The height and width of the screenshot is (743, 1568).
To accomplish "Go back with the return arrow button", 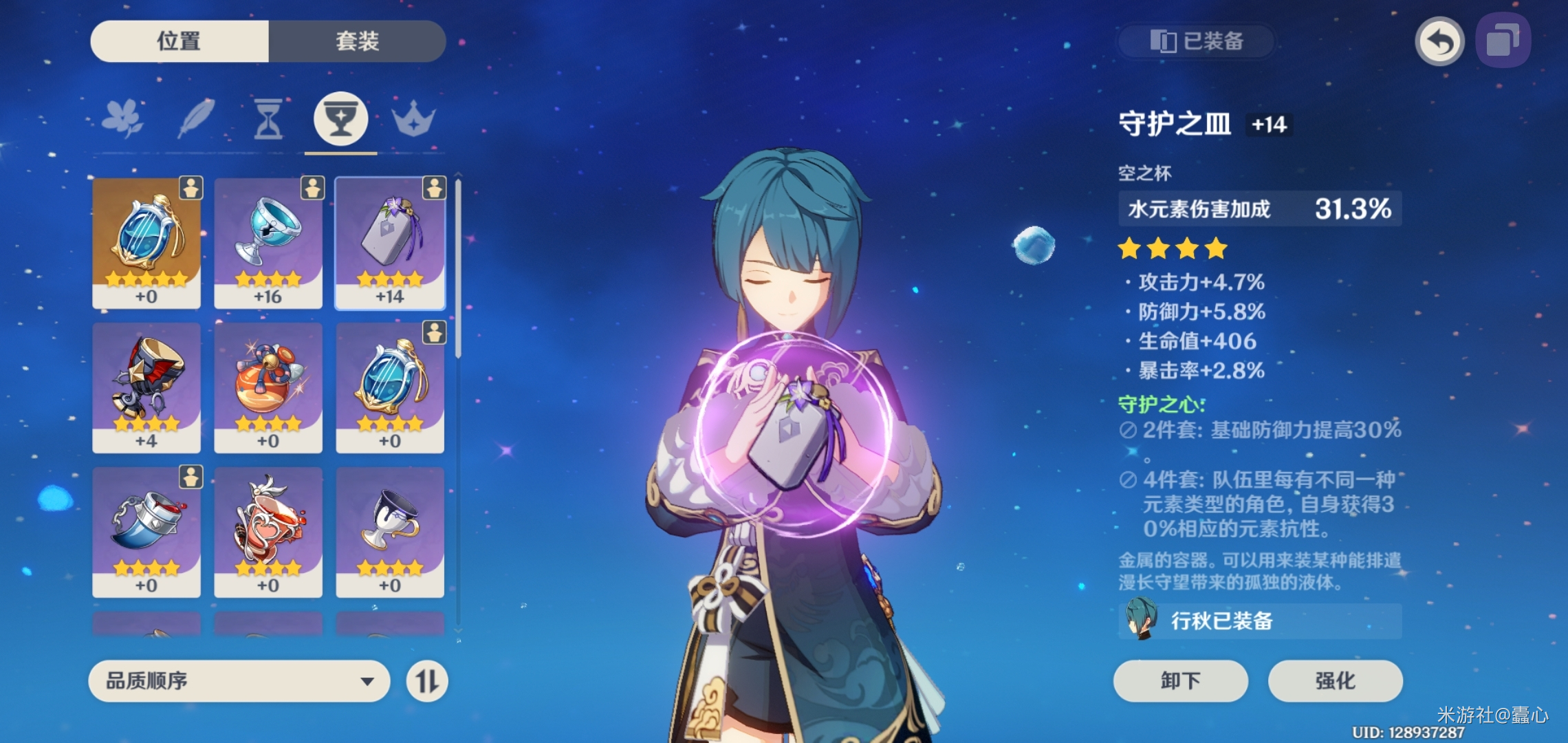I will (x=1439, y=41).
